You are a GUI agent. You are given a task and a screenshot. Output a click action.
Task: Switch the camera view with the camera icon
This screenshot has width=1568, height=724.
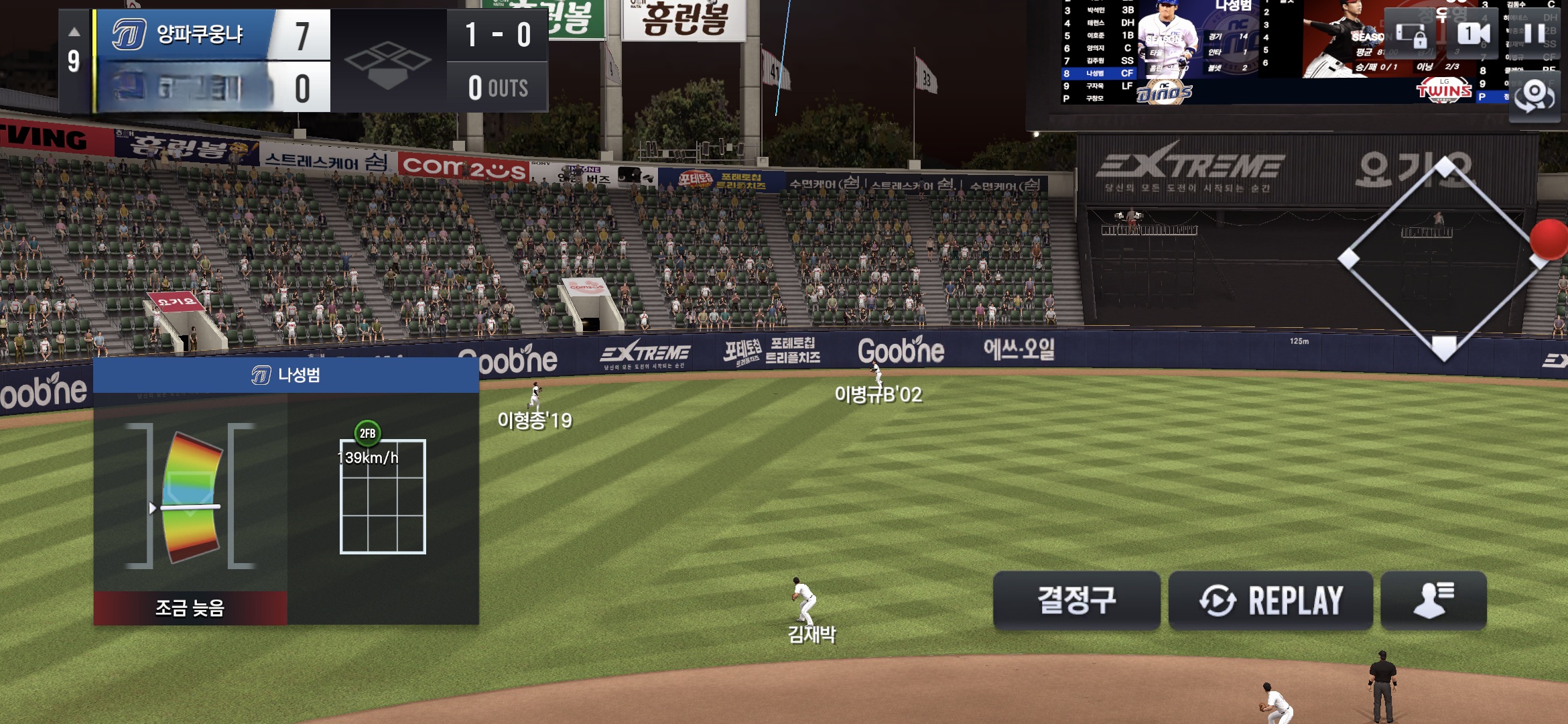point(1474,34)
